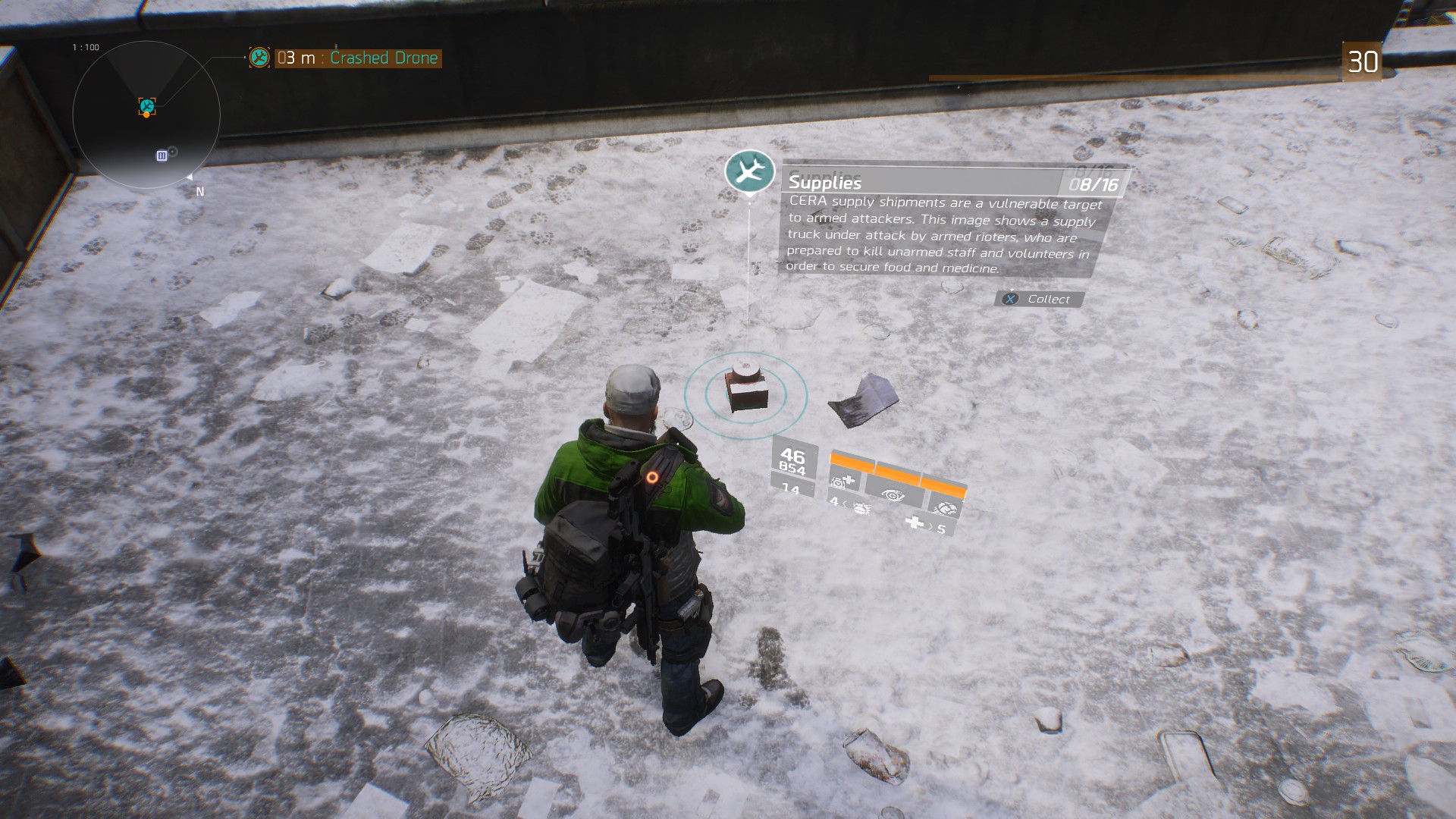This screenshot has width=1456, height=819.
Task: Select the airplane icon above the Supplies panel
Action: pos(749,171)
